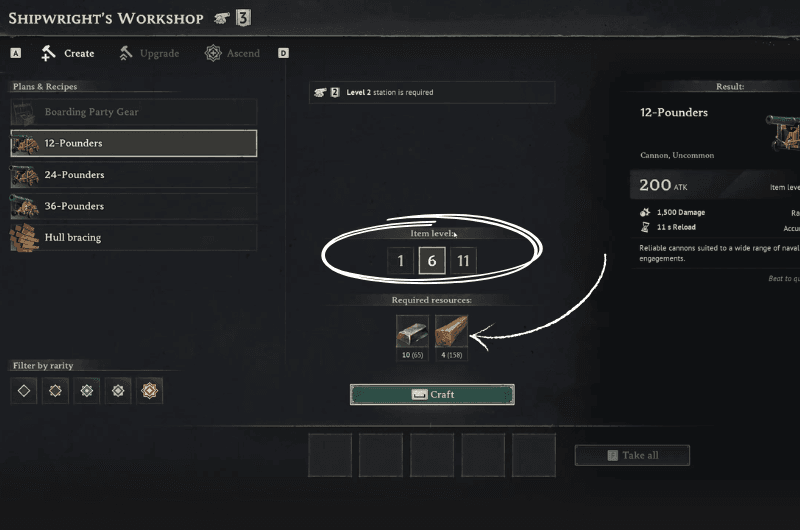
Task: Pick the 36-Pounders recipe
Action: pos(133,206)
